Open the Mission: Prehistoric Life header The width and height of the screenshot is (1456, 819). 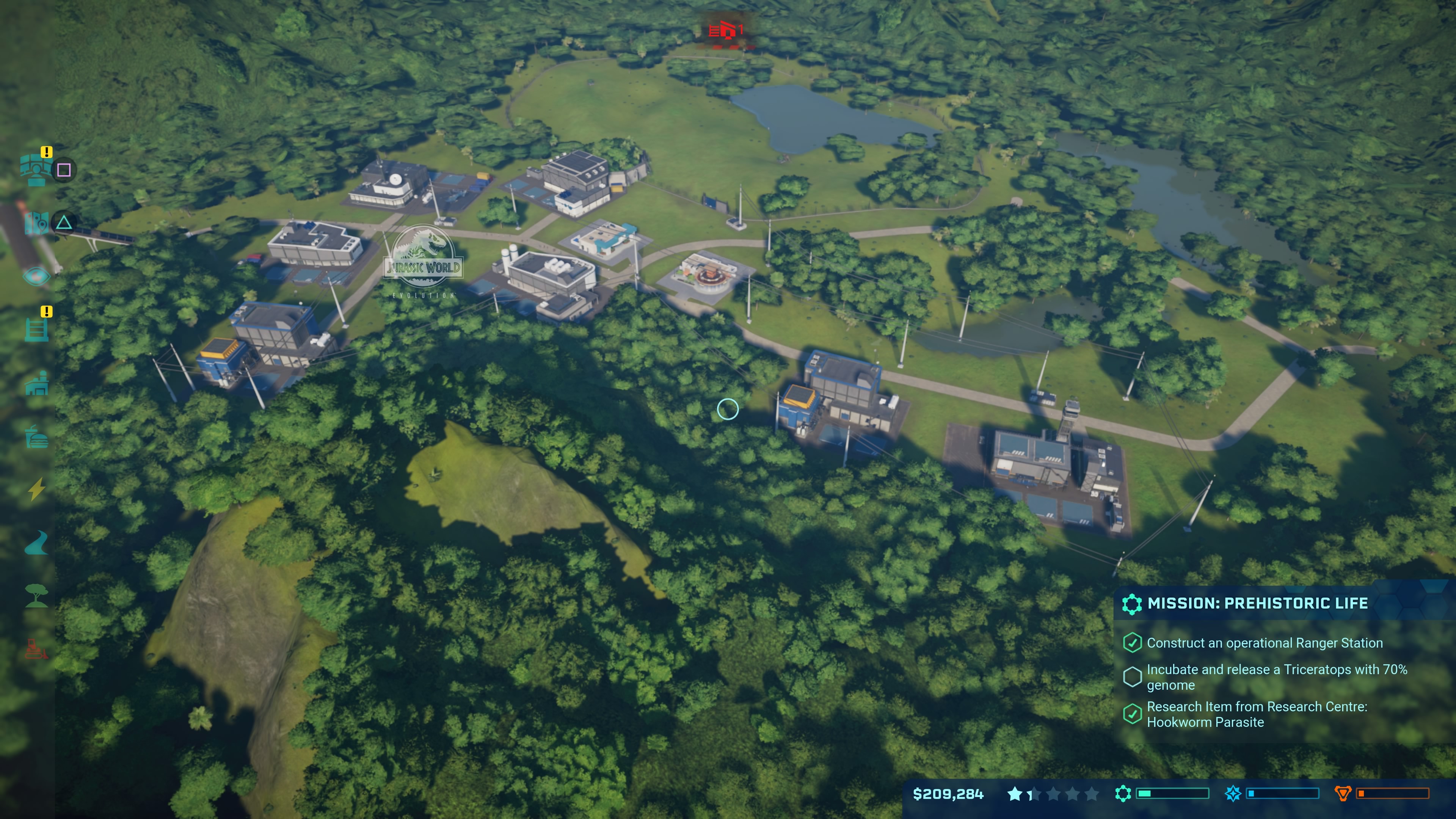tap(1257, 604)
